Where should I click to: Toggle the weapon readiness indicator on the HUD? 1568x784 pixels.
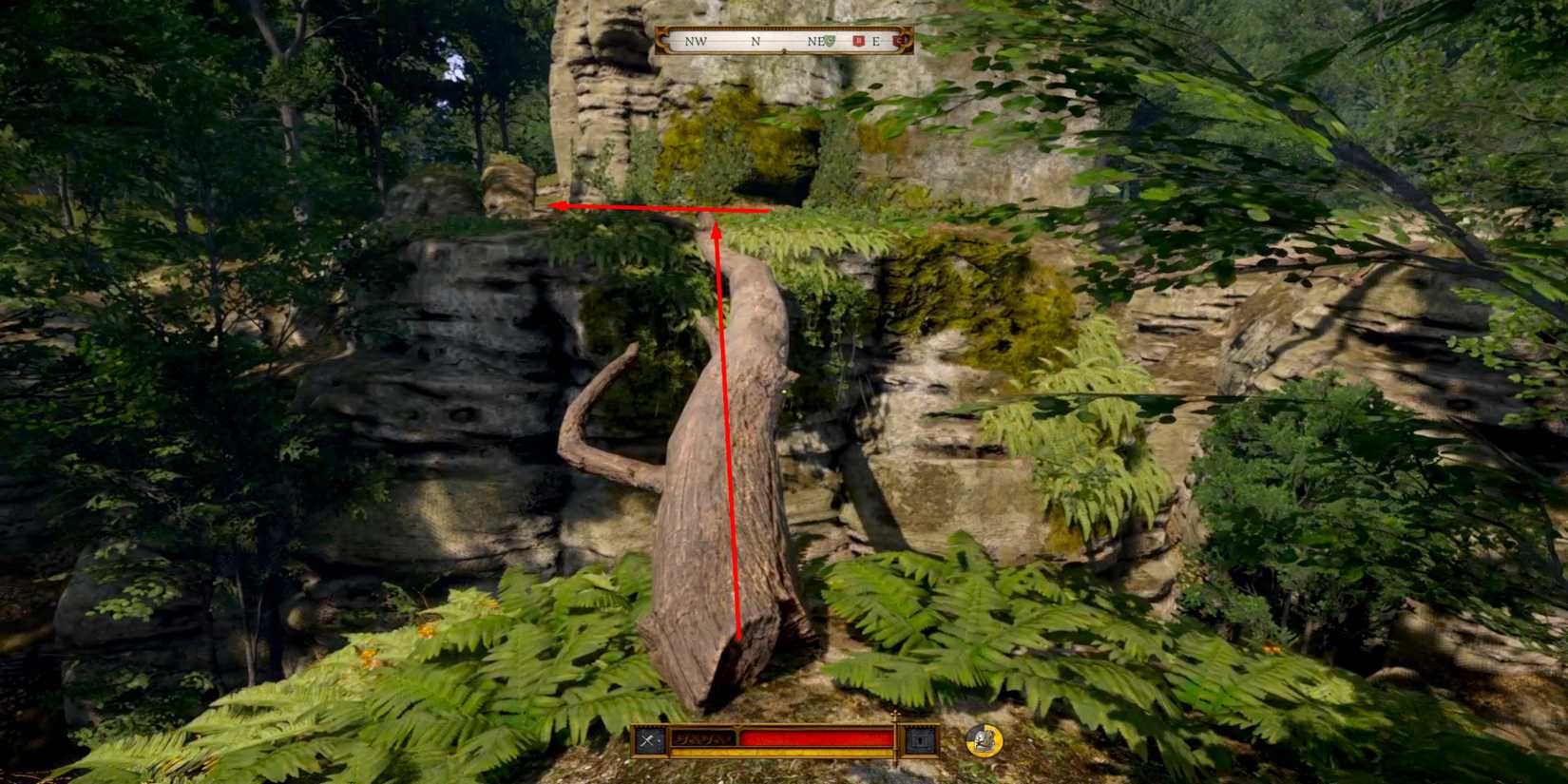coord(647,739)
